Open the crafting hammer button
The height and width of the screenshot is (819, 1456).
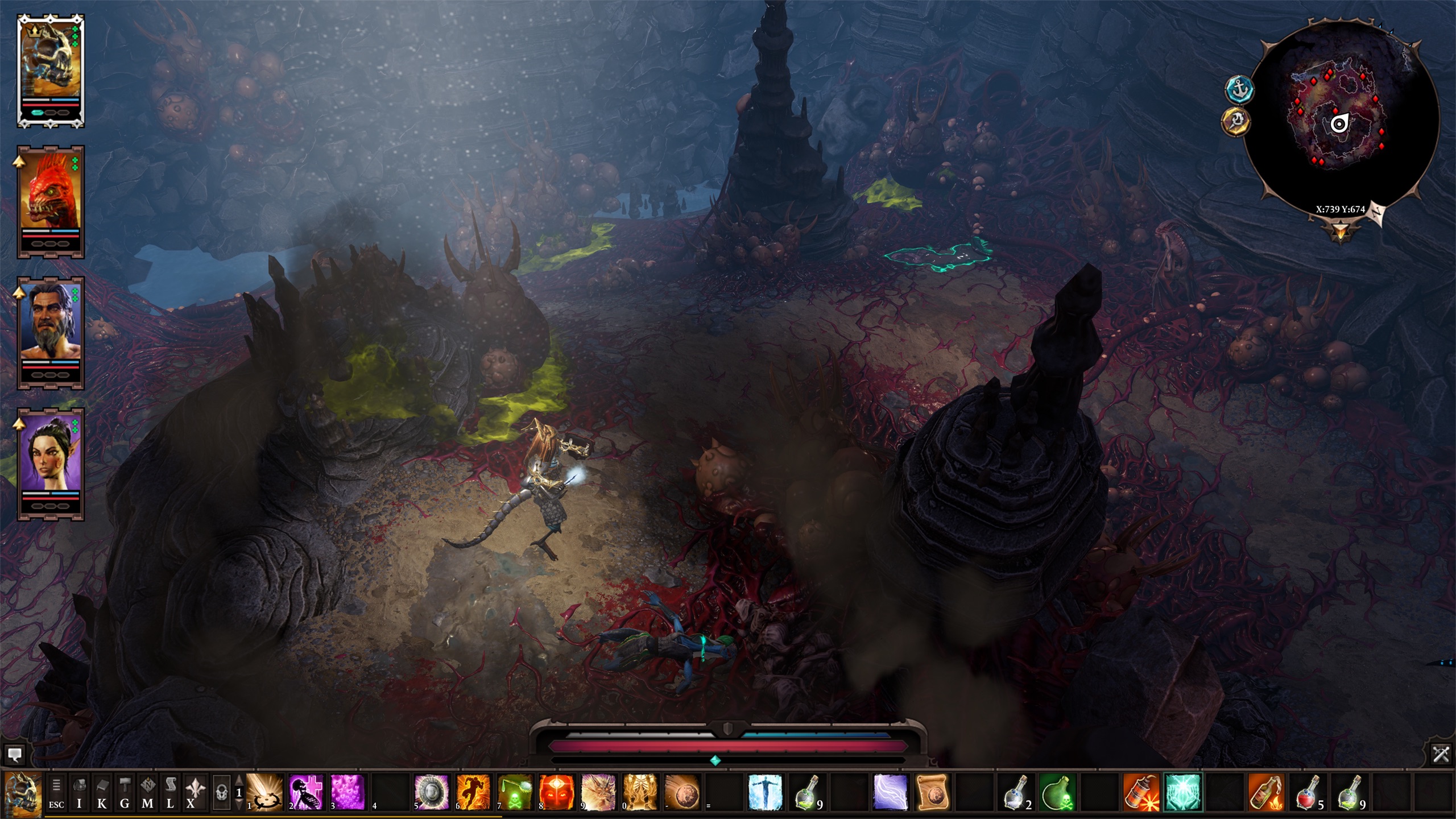[125, 792]
